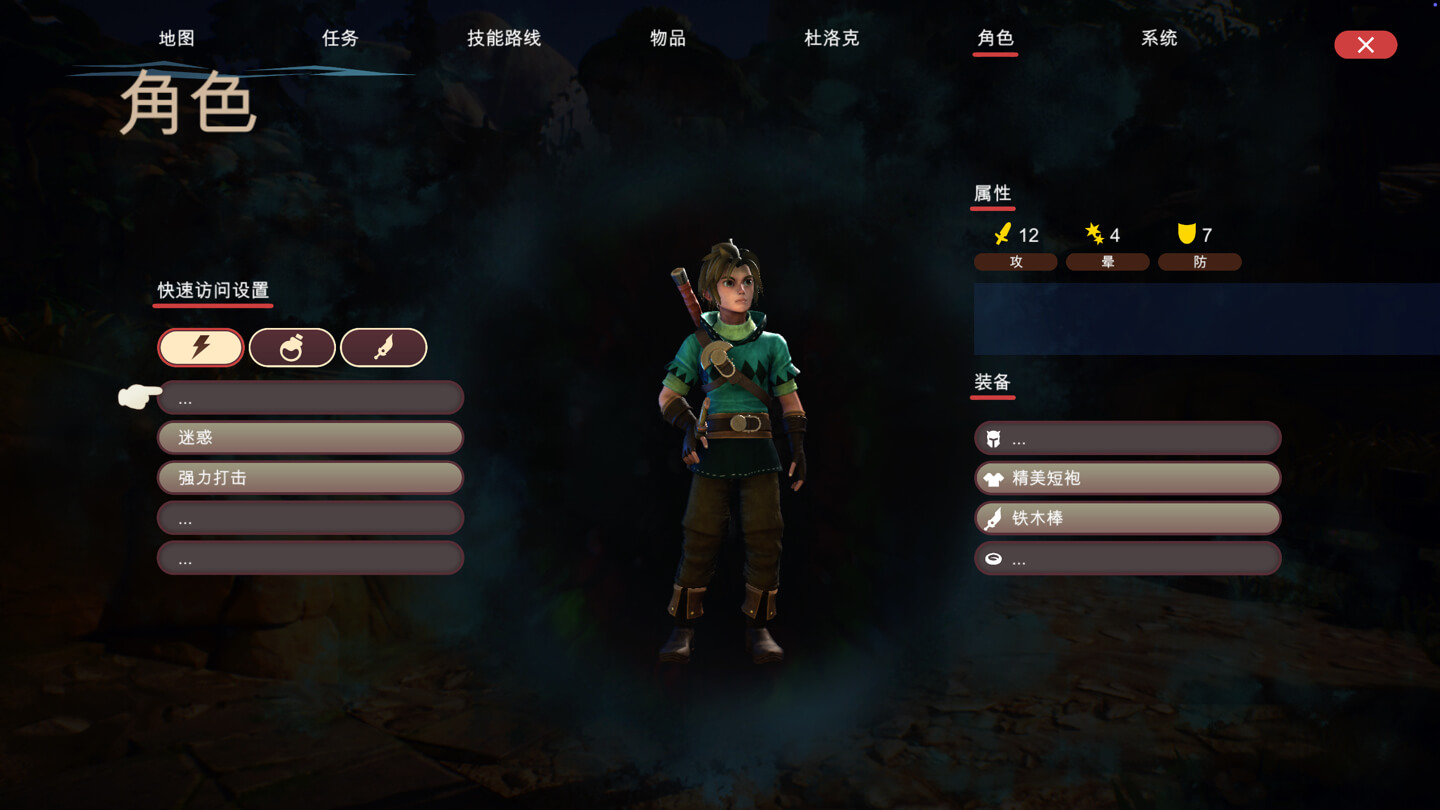Open the 技能路线 skill path tab
1440x810 pixels.
click(x=504, y=38)
